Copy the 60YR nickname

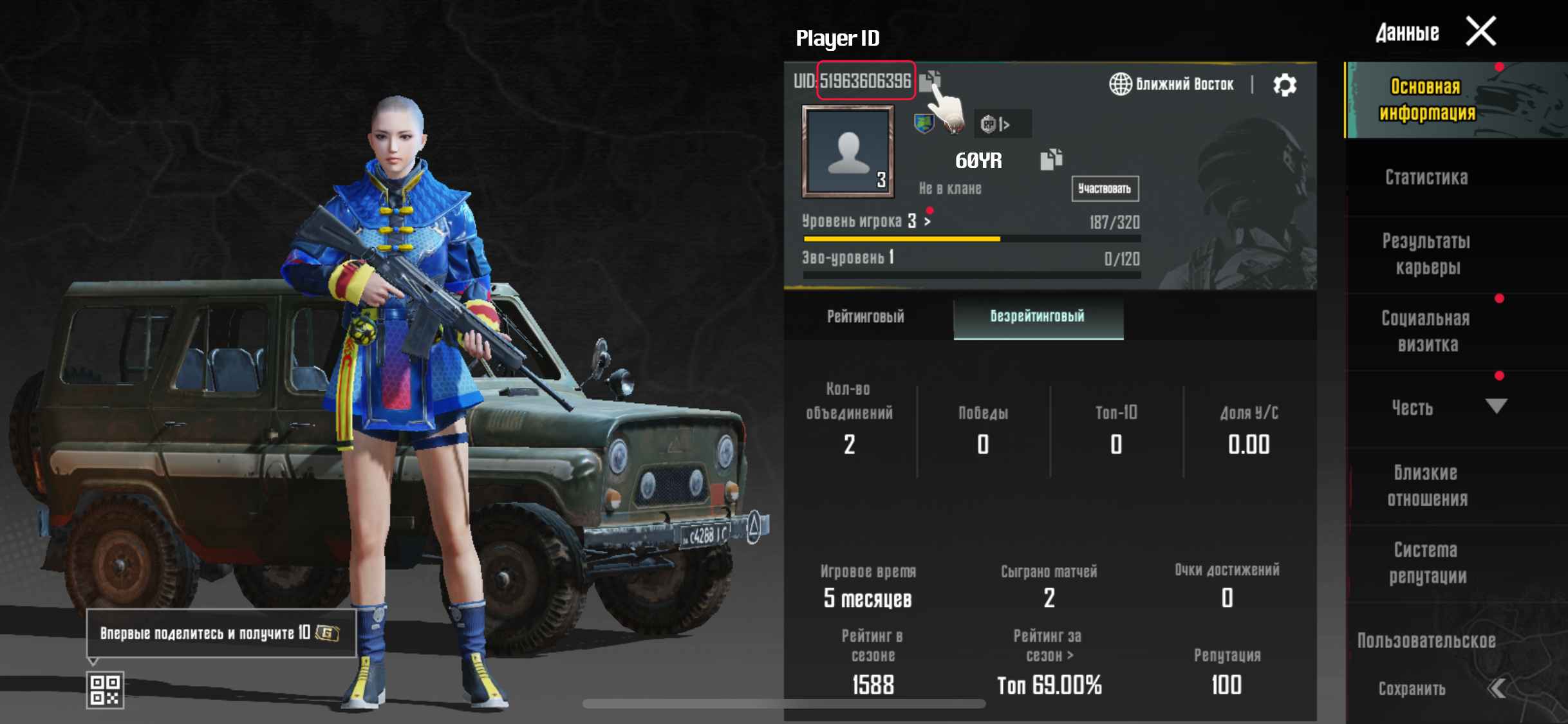pyautogui.click(x=1050, y=160)
